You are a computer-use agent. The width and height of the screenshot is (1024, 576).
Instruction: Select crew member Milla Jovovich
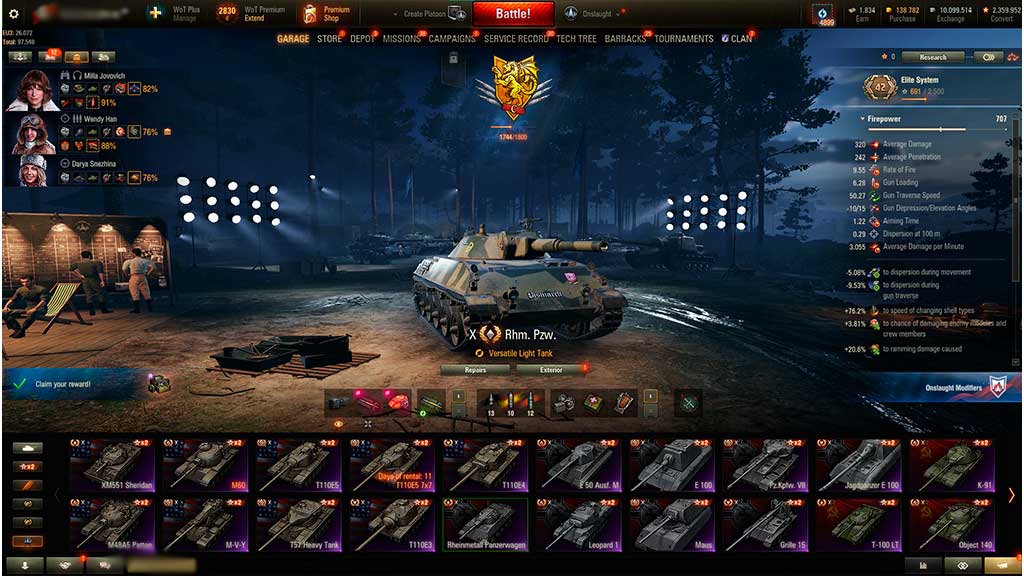click(34, 89)
